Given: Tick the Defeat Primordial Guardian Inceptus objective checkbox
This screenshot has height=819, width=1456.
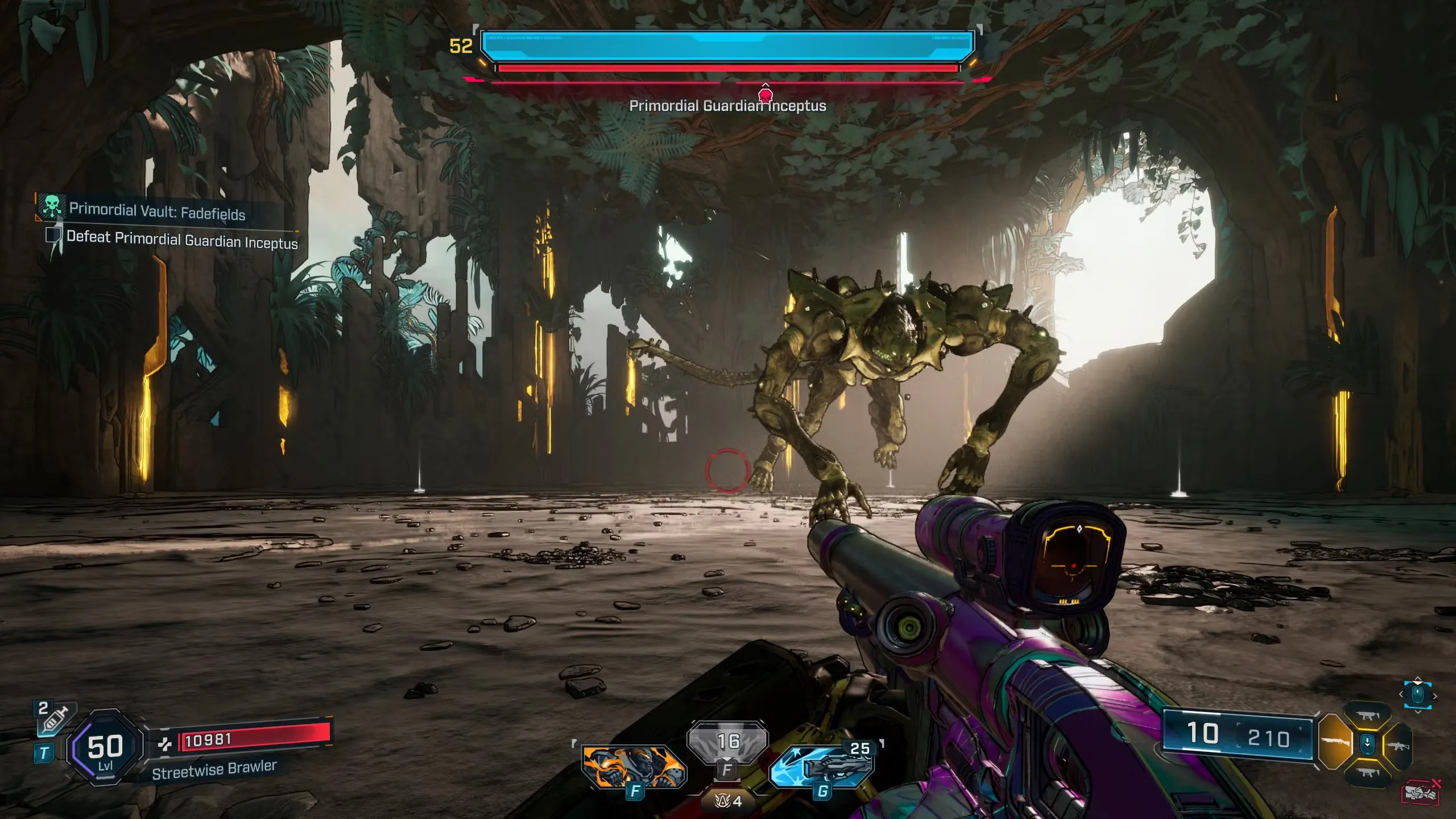Looking at the screenshot, I should 53,235.
